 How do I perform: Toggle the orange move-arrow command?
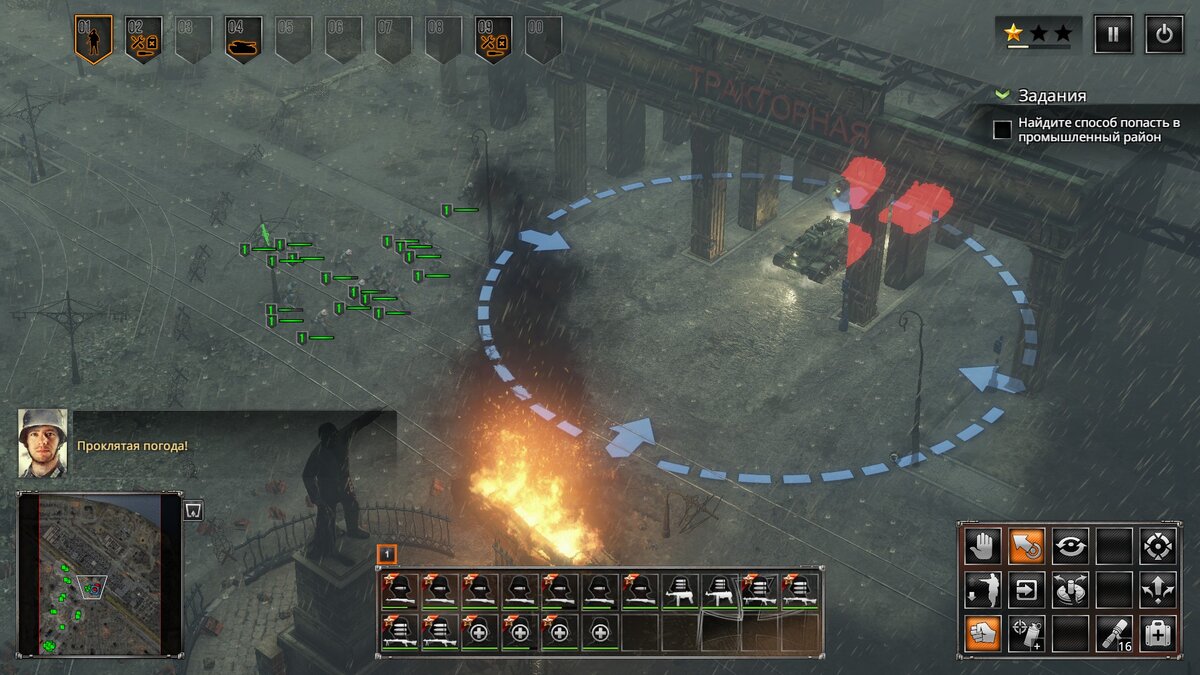[x=1026, y=546]
